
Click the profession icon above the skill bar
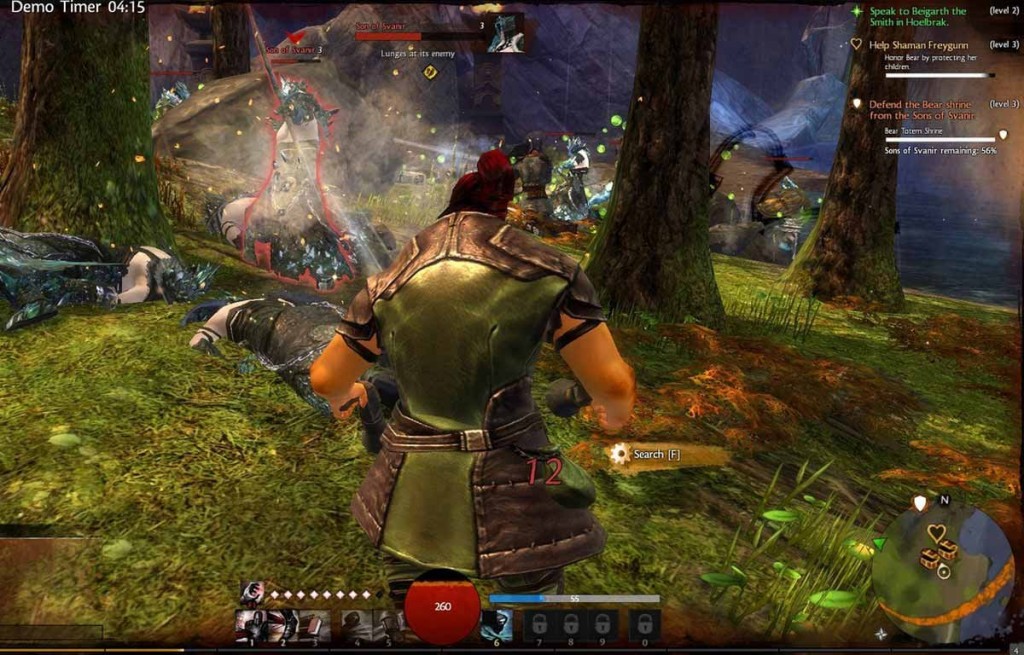[x=251, y=593]
